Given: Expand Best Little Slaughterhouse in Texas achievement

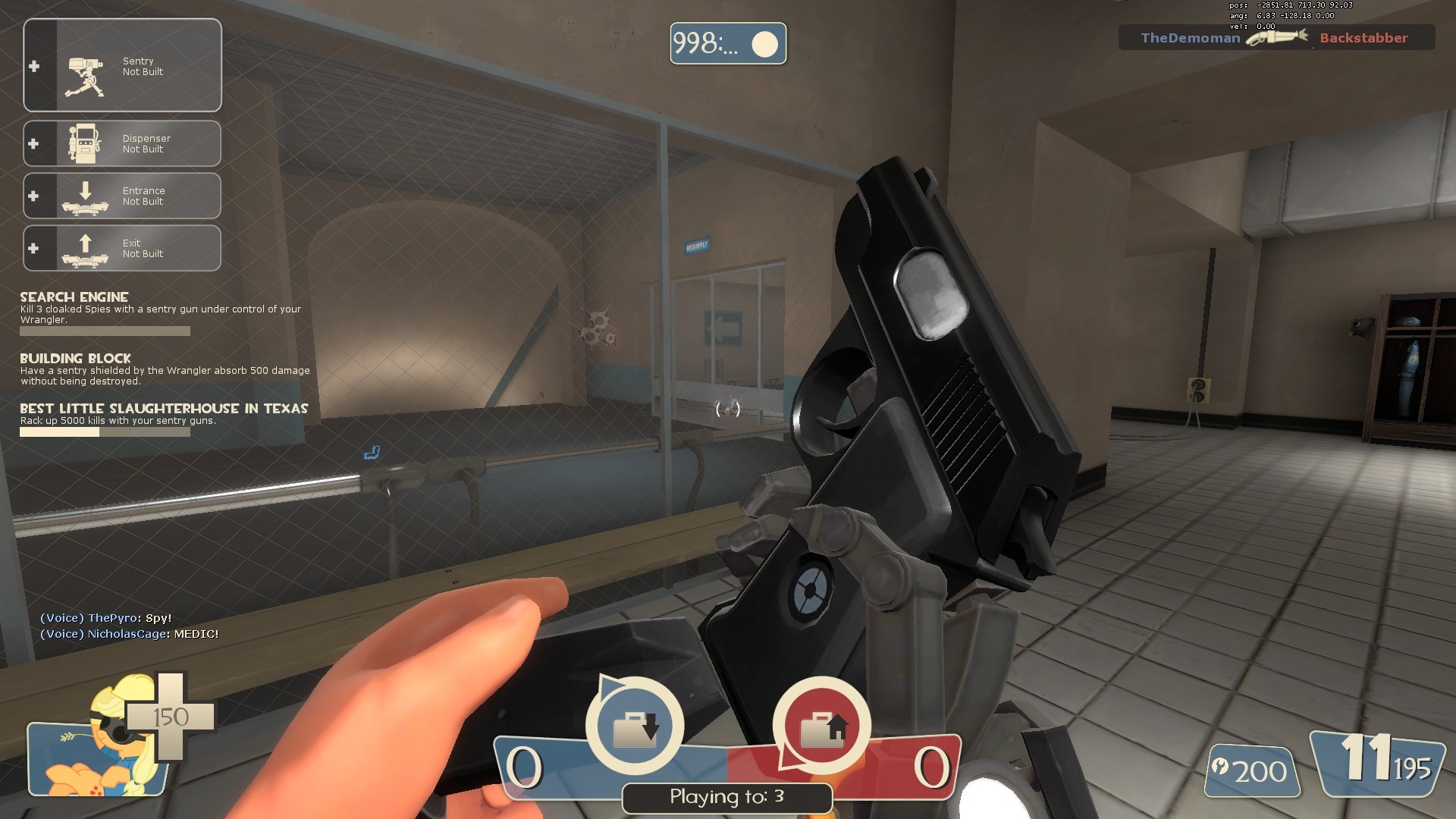Looking at the screenshot, I should (x=163, y=409).
